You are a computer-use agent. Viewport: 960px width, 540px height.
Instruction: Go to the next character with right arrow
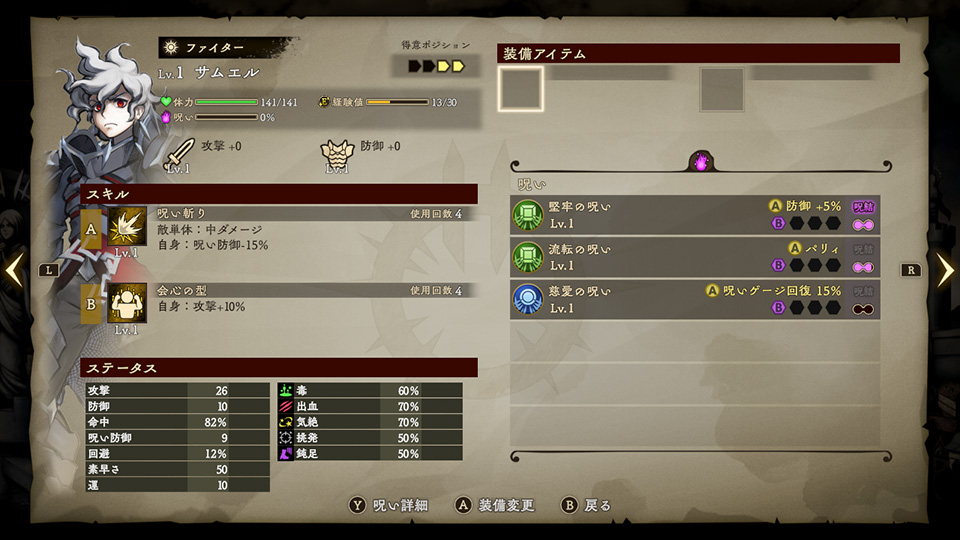coord(944,269)
